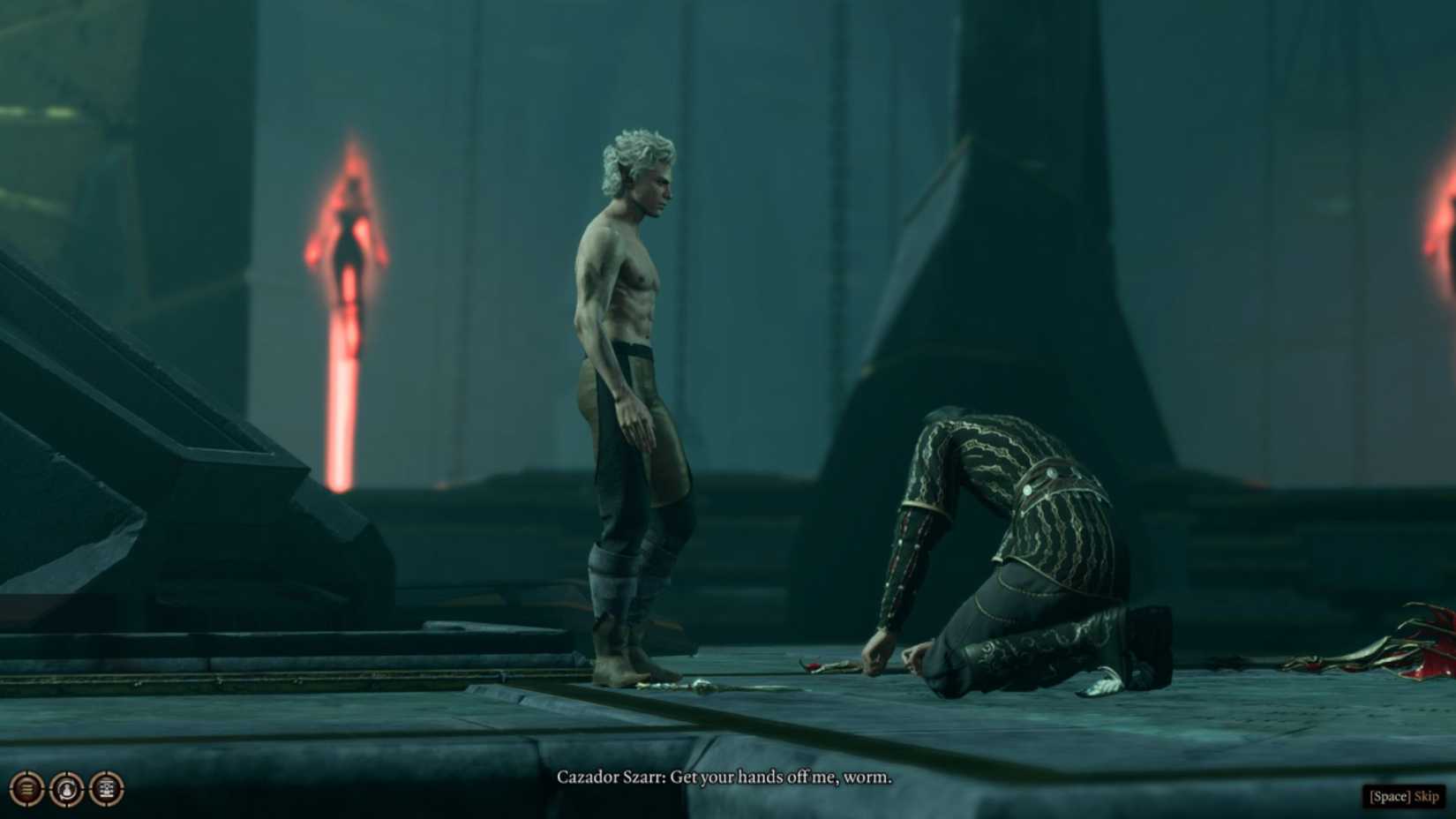
Task: Click the [Space] key hint label
Action: click(1389, 795)
